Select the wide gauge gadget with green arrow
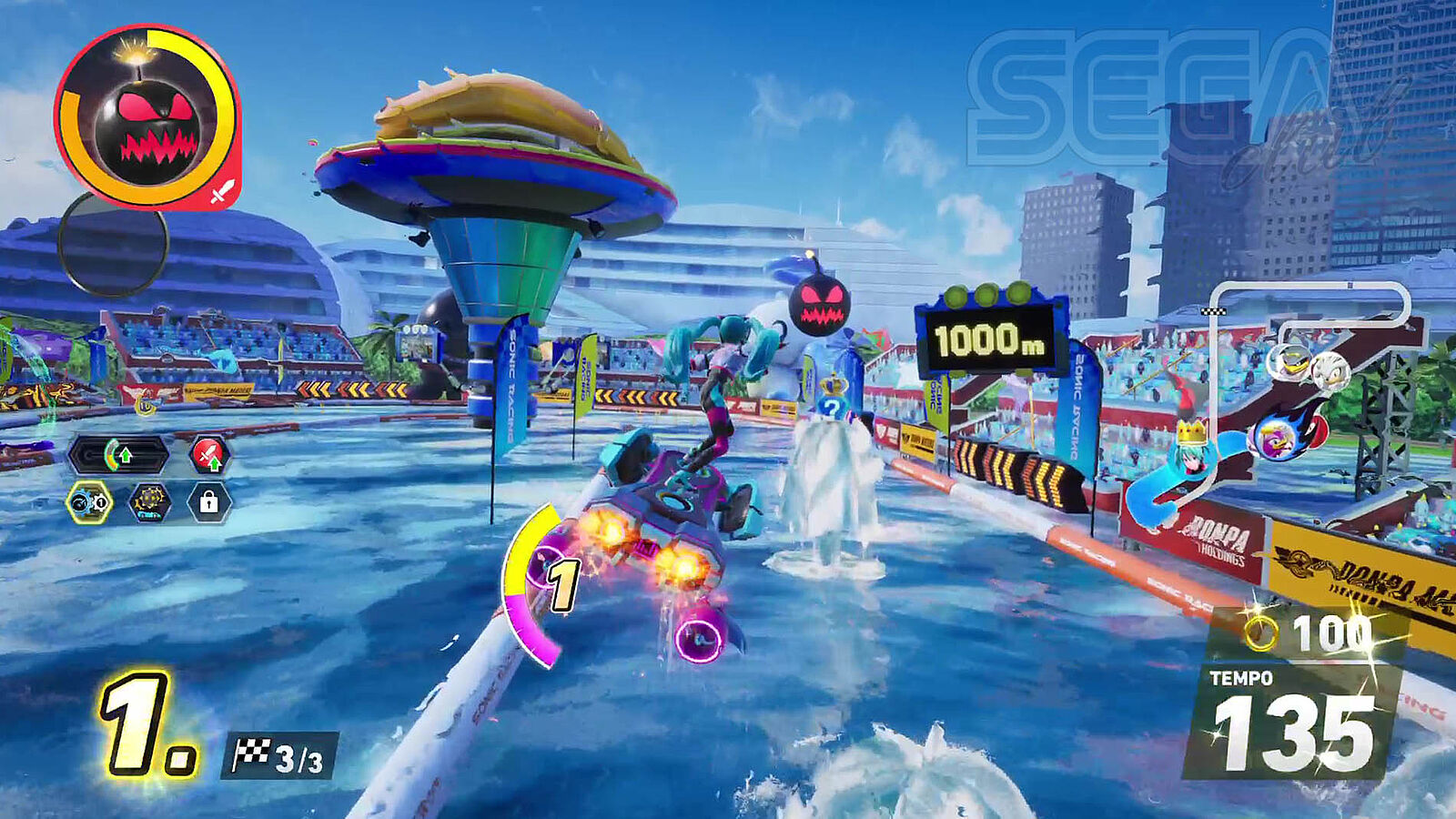This screenshot has height=819, width=1456. [118, 454]
